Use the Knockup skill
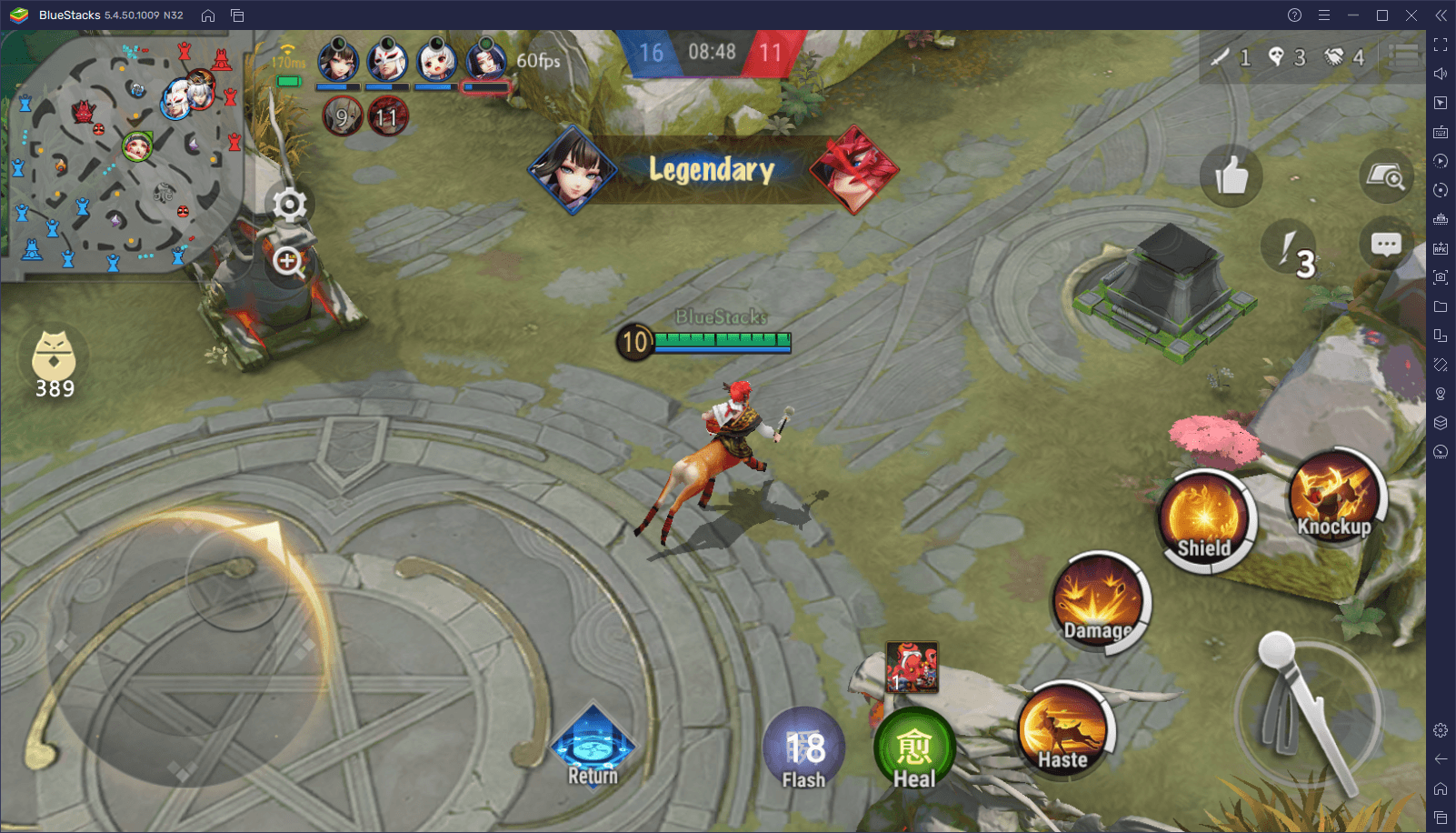This screenshot has width=1456, height=833. [1334, 497]
